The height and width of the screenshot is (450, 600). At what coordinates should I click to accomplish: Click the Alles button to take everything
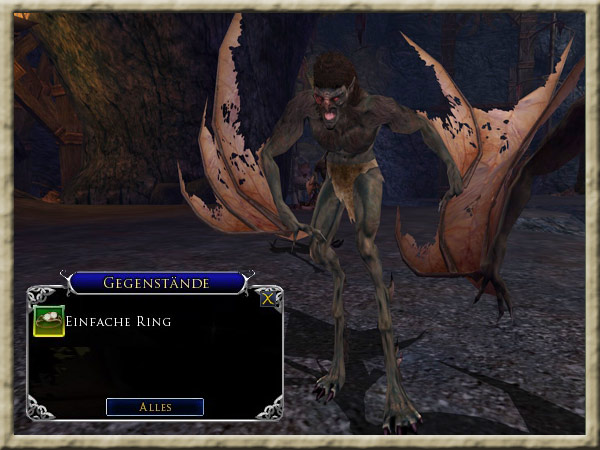point(155,407)
